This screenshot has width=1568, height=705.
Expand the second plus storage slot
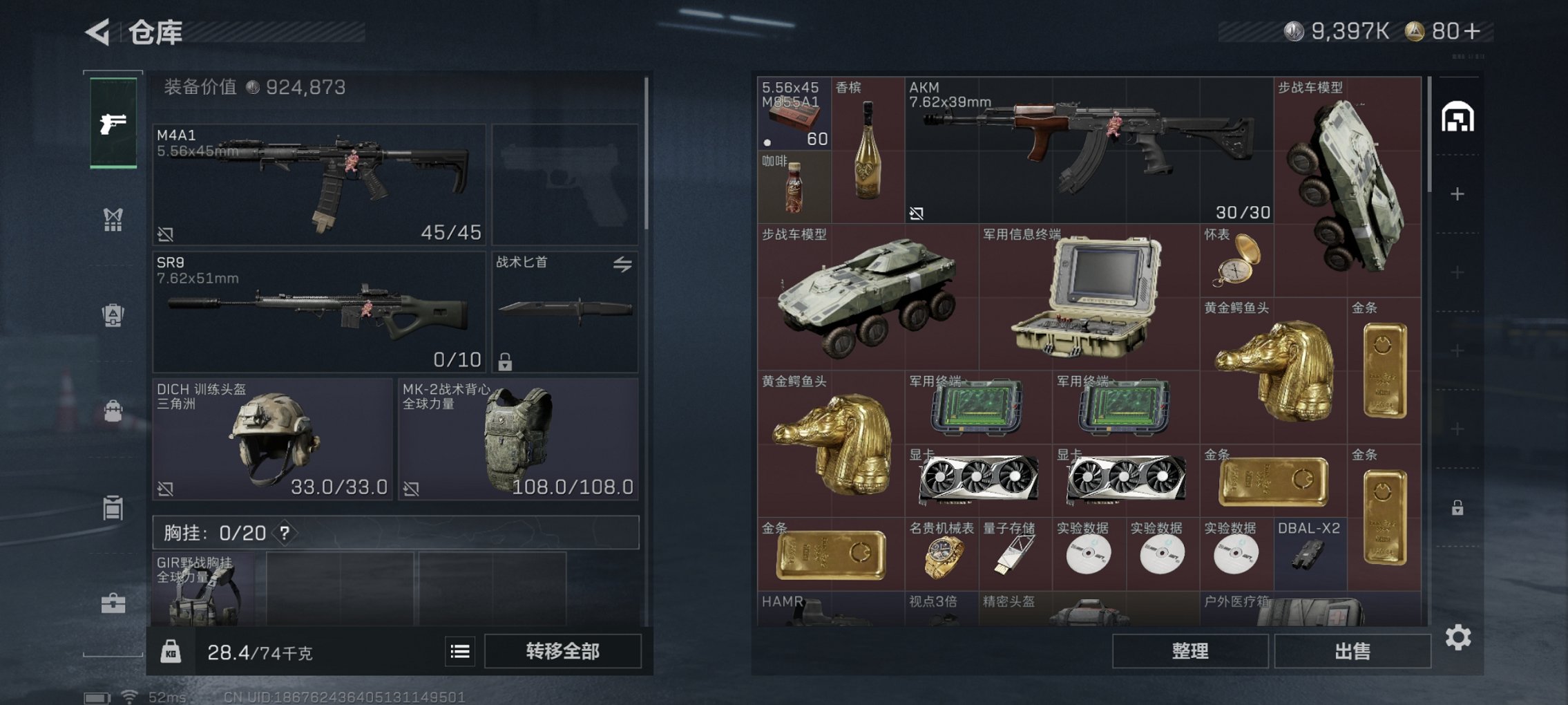(x=1459, y=271)
